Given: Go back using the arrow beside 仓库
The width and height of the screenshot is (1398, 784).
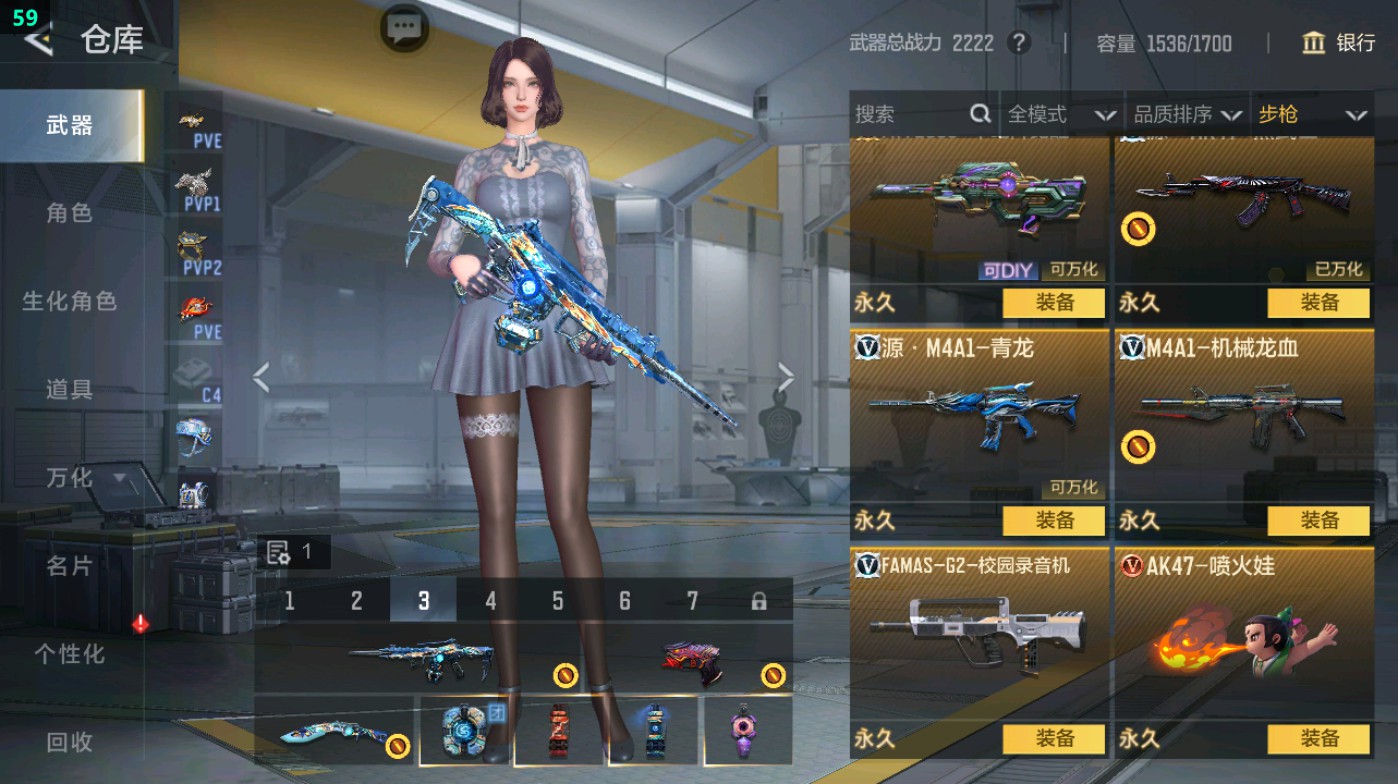Looking at the screenshot, I should click(x=40, y=40).
